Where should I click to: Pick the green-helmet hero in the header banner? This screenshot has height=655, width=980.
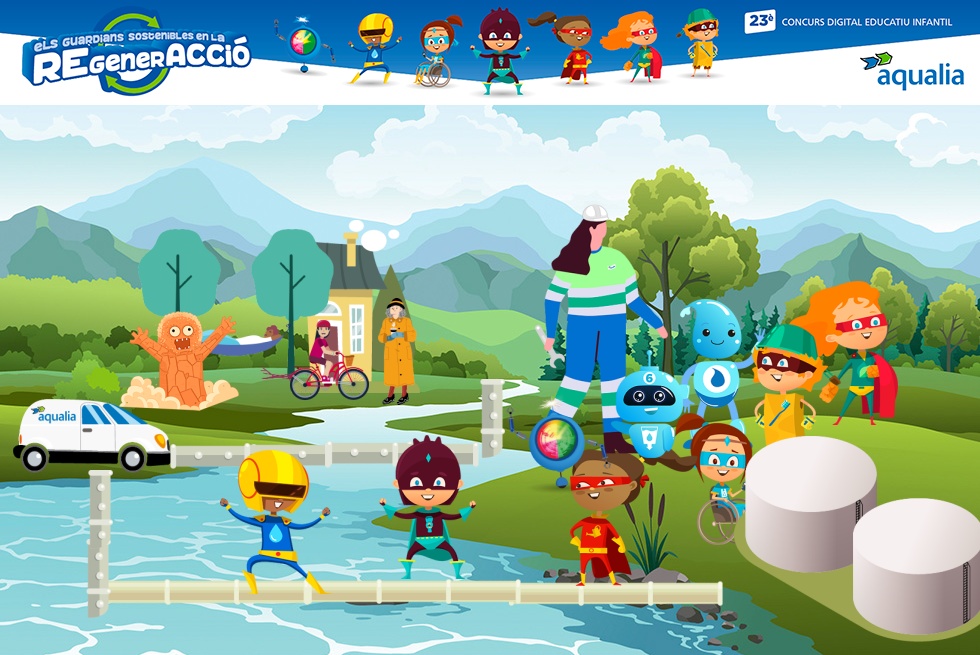pos(702,42)
